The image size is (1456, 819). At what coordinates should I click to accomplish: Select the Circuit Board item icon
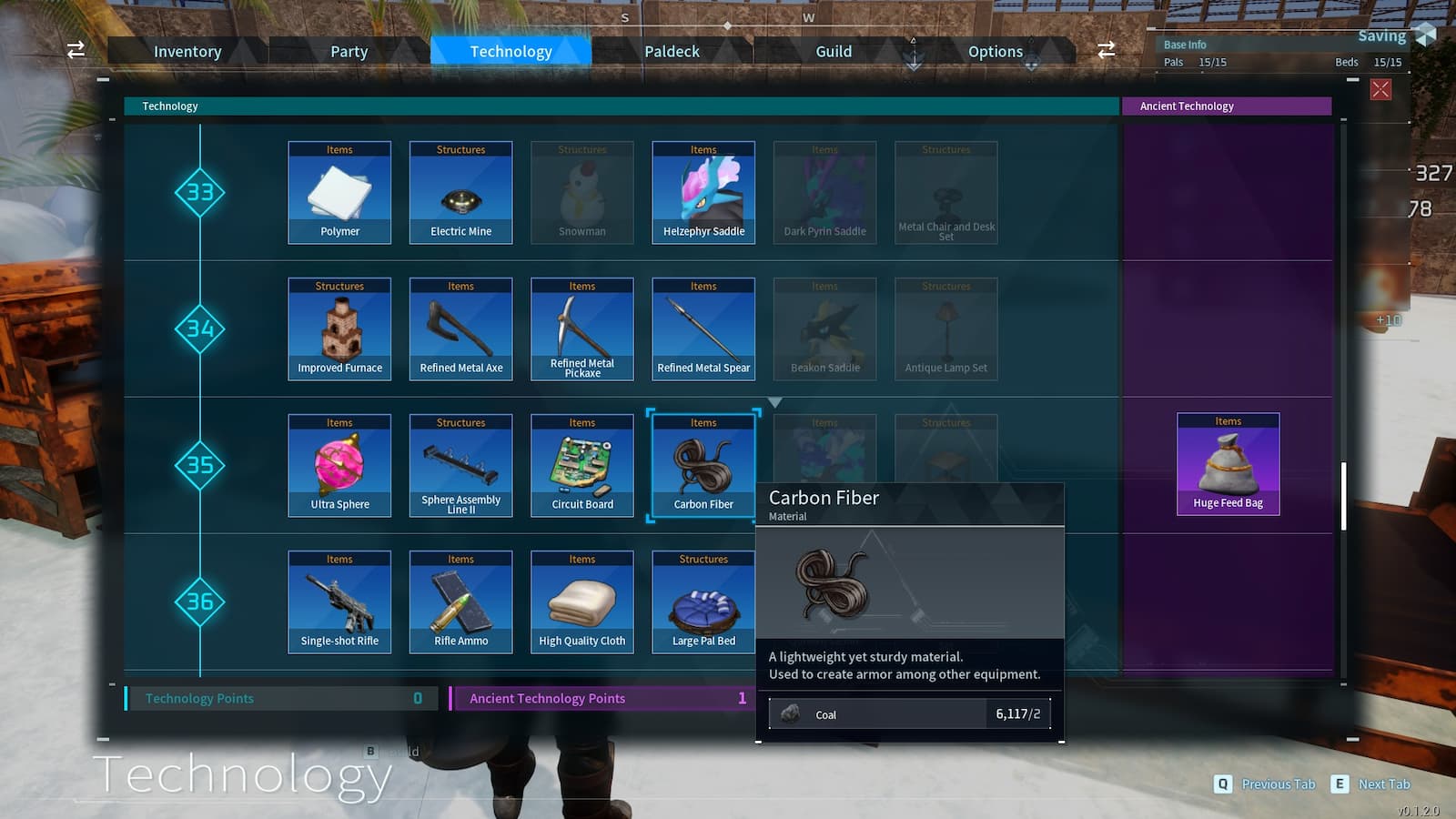click(582, 464)
